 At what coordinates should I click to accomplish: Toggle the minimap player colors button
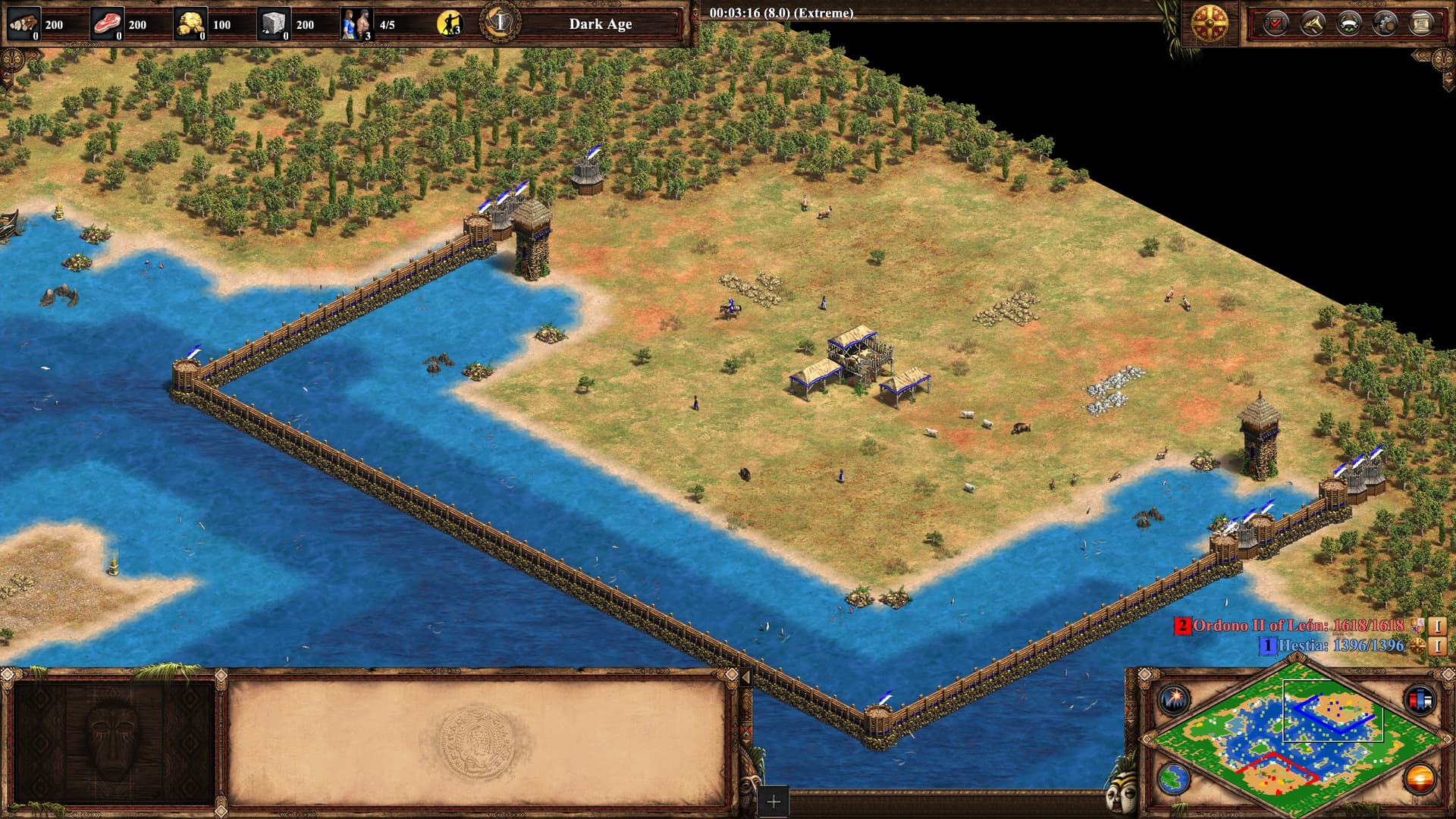point(1420,699)
